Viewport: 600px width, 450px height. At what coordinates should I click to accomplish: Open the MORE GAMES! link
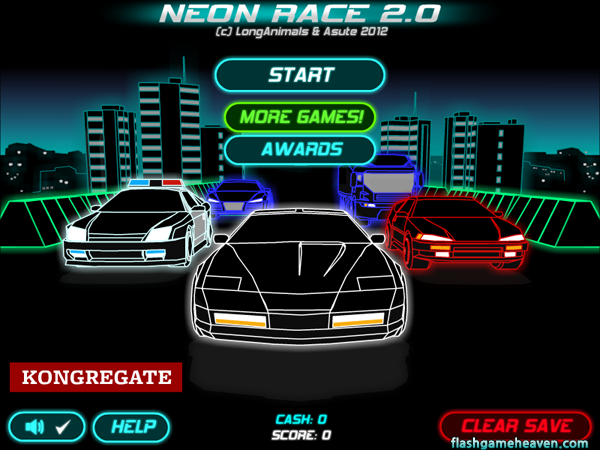pos(300,116)
